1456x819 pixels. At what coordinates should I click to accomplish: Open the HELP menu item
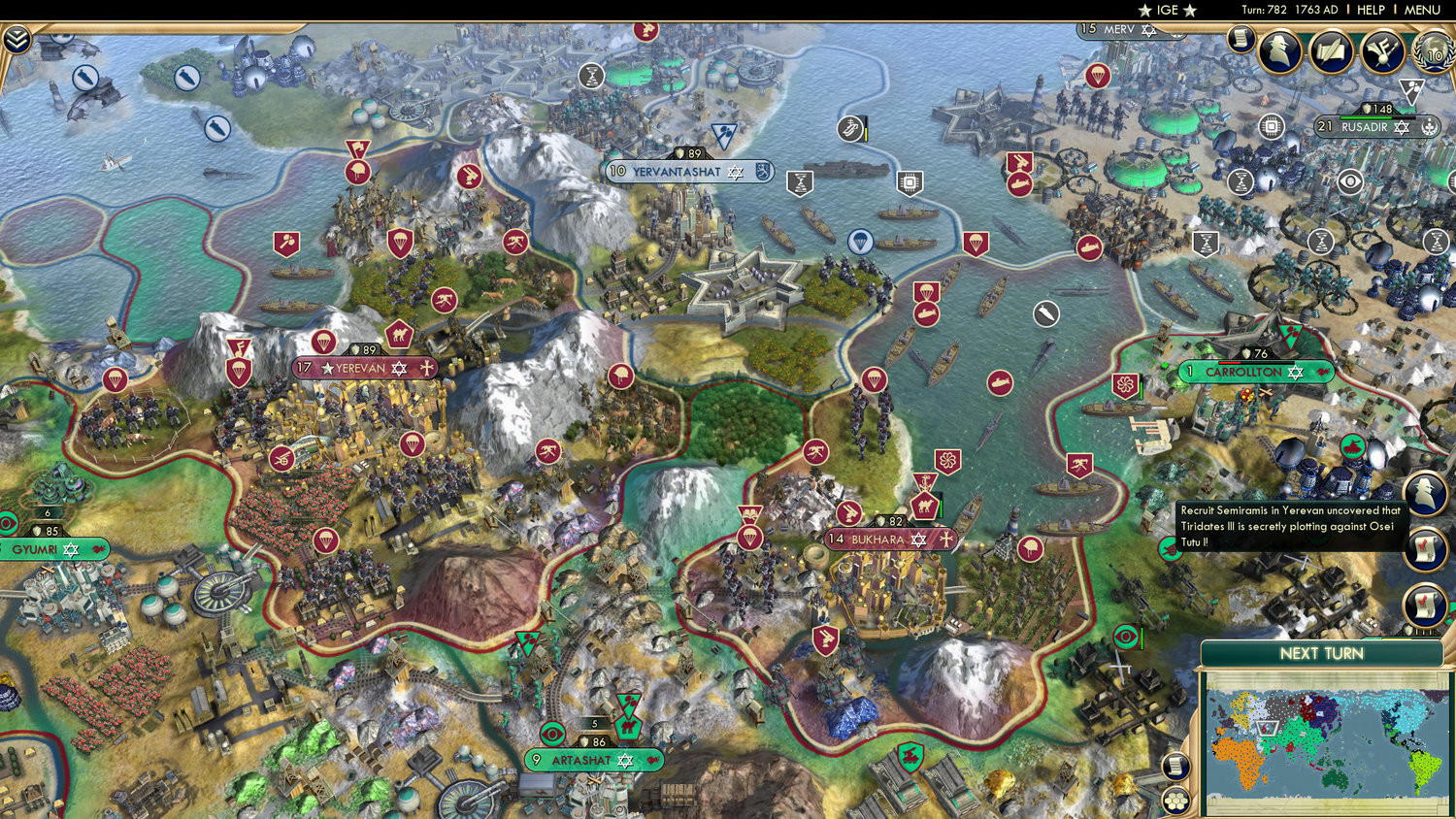coord(1373,10)
